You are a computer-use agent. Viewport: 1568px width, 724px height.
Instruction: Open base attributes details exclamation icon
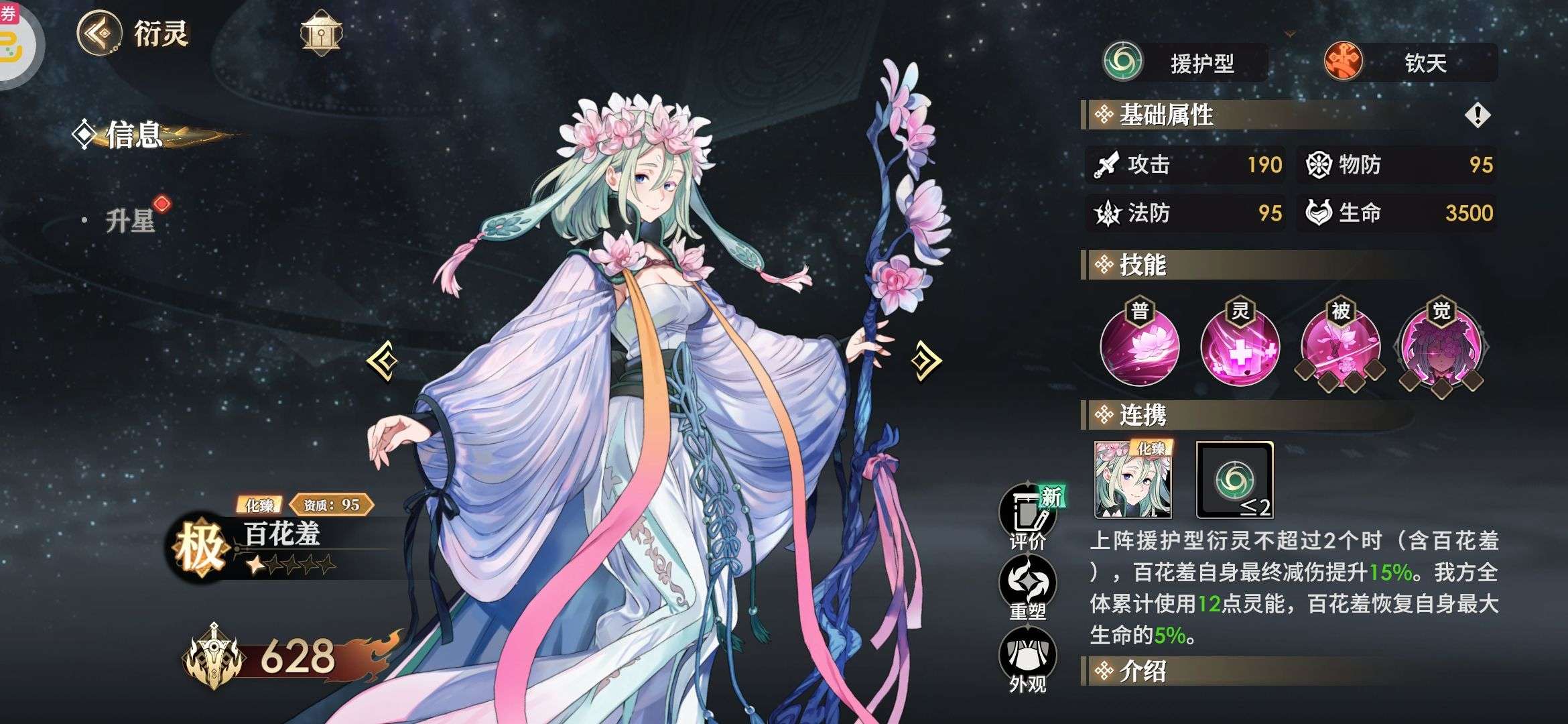1477,115
